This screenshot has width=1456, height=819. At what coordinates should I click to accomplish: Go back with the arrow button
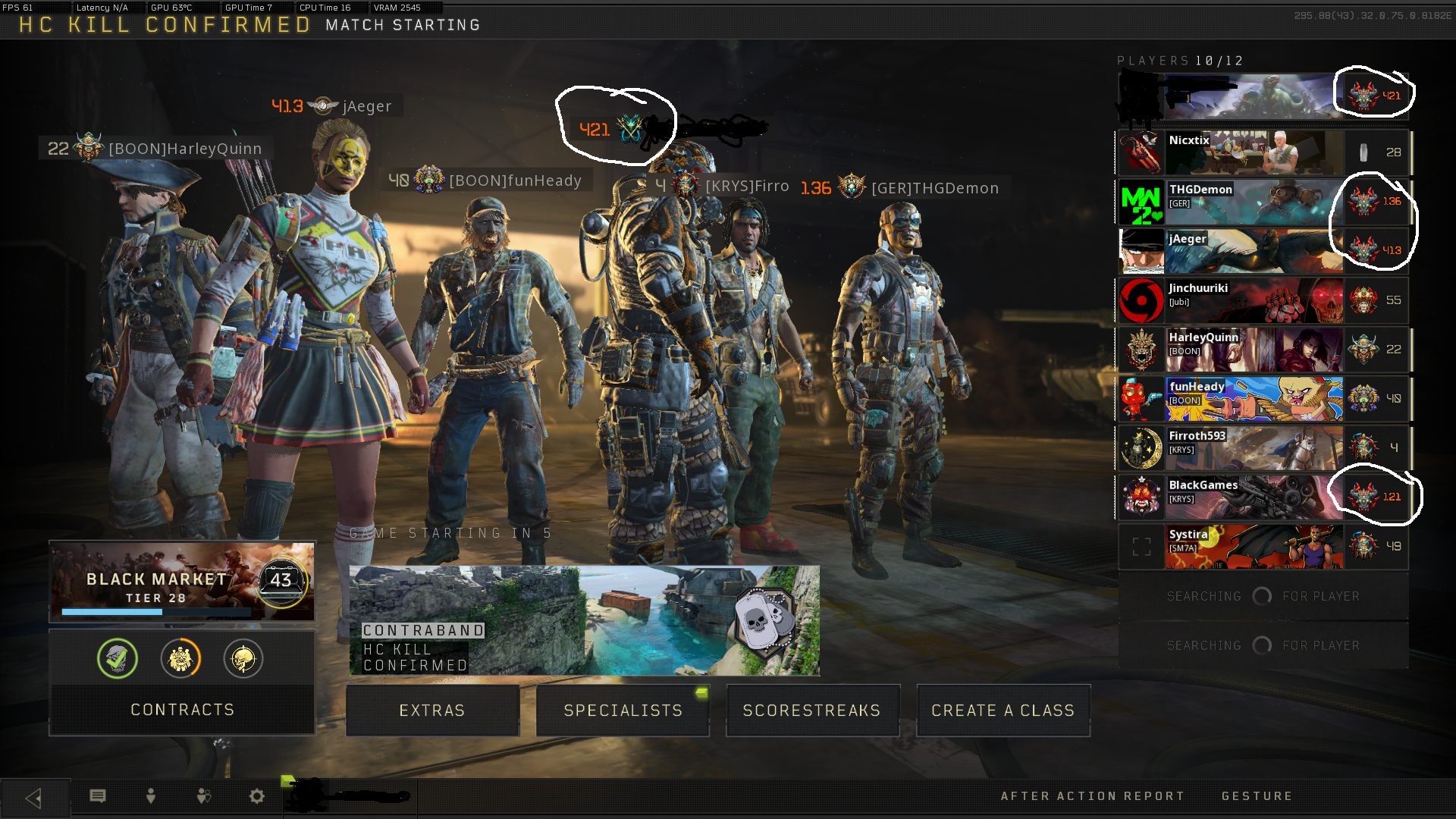click(34, 797)
